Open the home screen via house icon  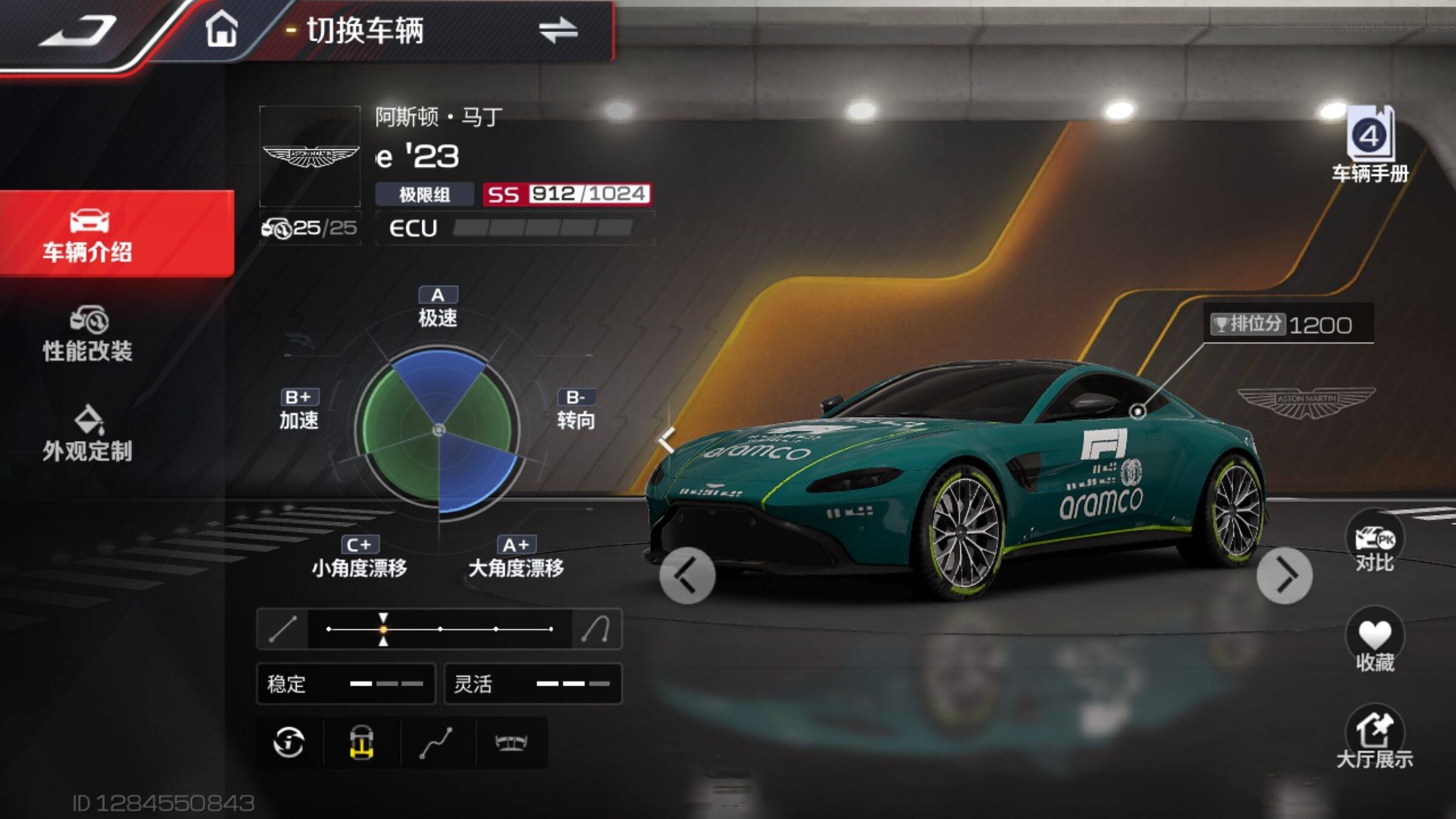[221, 30]
